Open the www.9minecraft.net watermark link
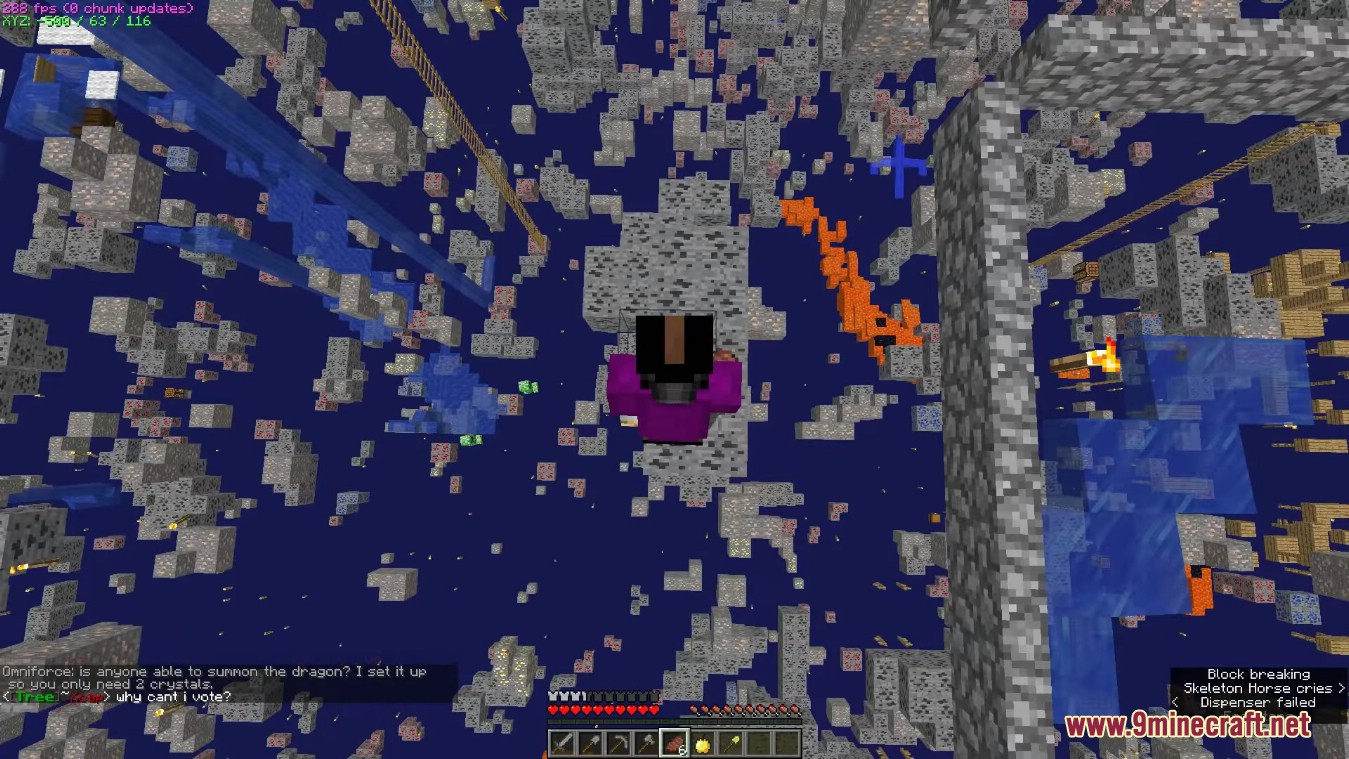Image resolution: width=1349 pixels, height=759 pixels. 1187,725
